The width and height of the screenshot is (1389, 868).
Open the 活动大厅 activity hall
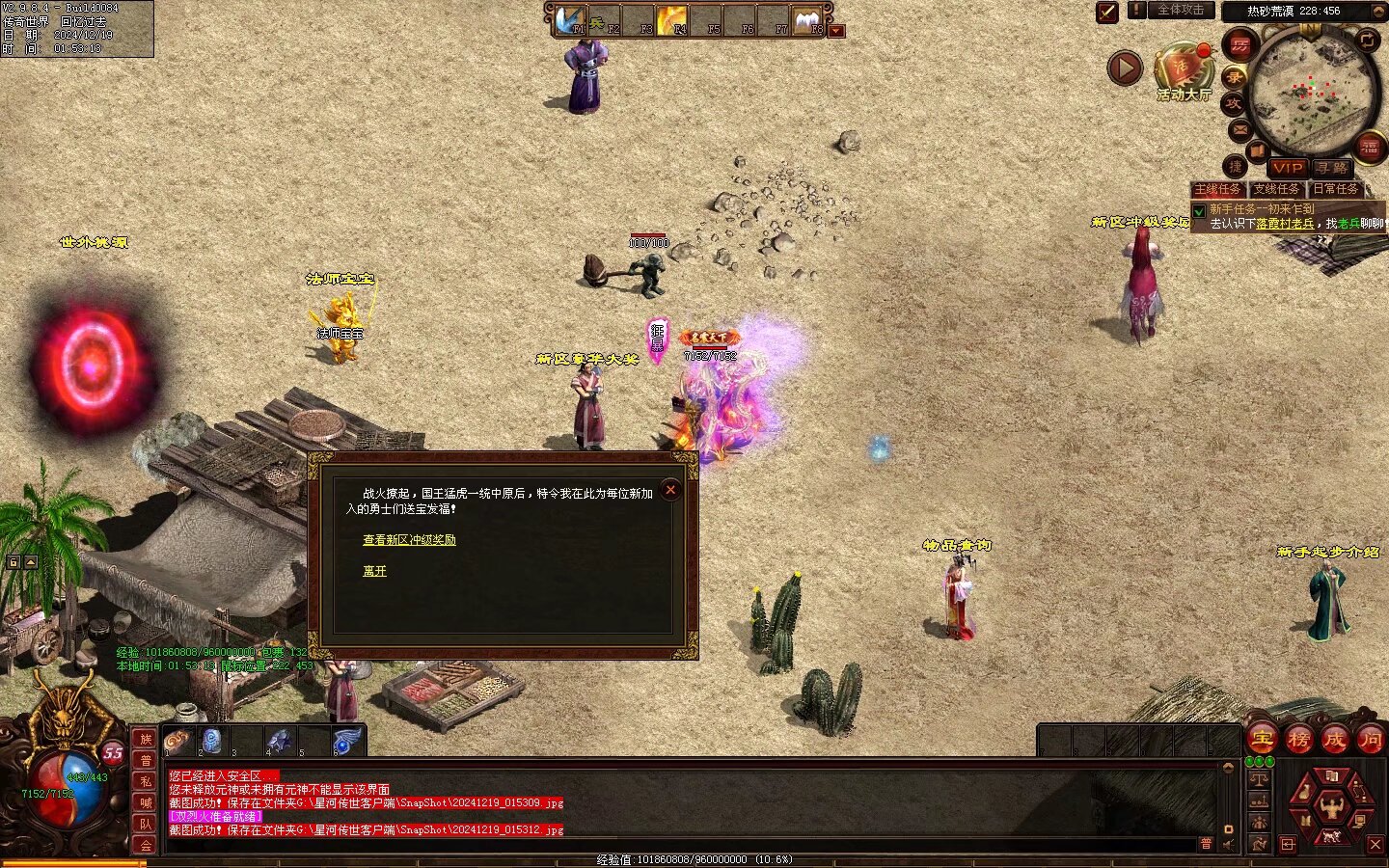[1184, 72]
